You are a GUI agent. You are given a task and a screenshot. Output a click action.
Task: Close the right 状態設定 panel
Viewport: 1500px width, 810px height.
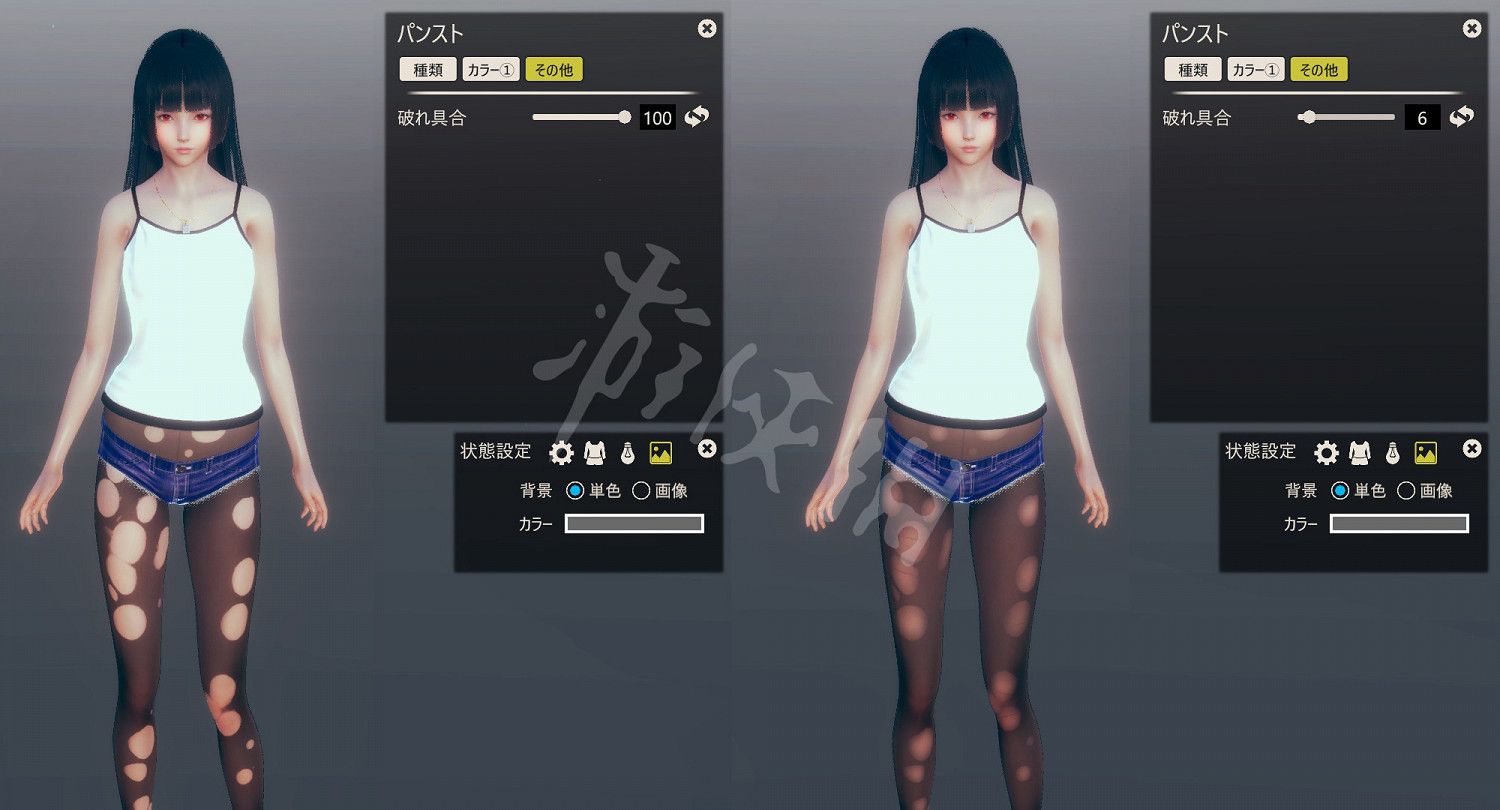[x=1471, y=449]
